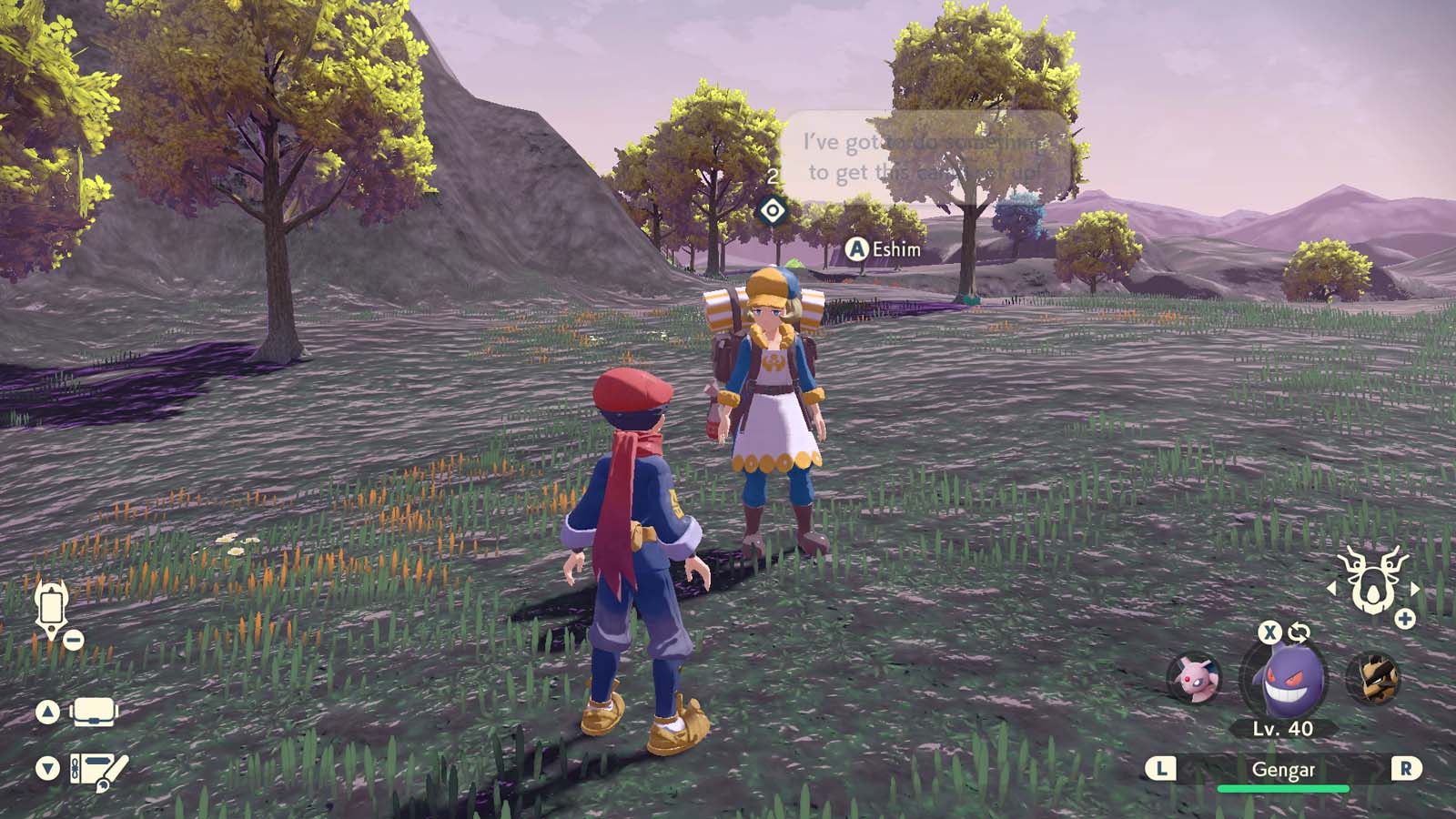Select the Kleavor party portrait

tap(1380, 678)
